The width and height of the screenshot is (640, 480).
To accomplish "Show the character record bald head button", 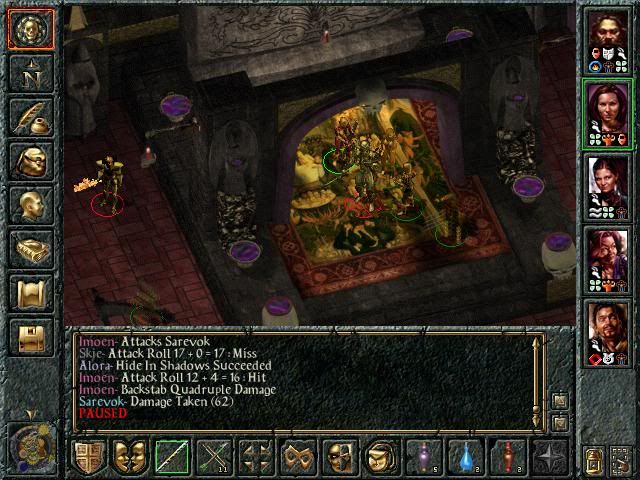I will click(x=31, y=204).
